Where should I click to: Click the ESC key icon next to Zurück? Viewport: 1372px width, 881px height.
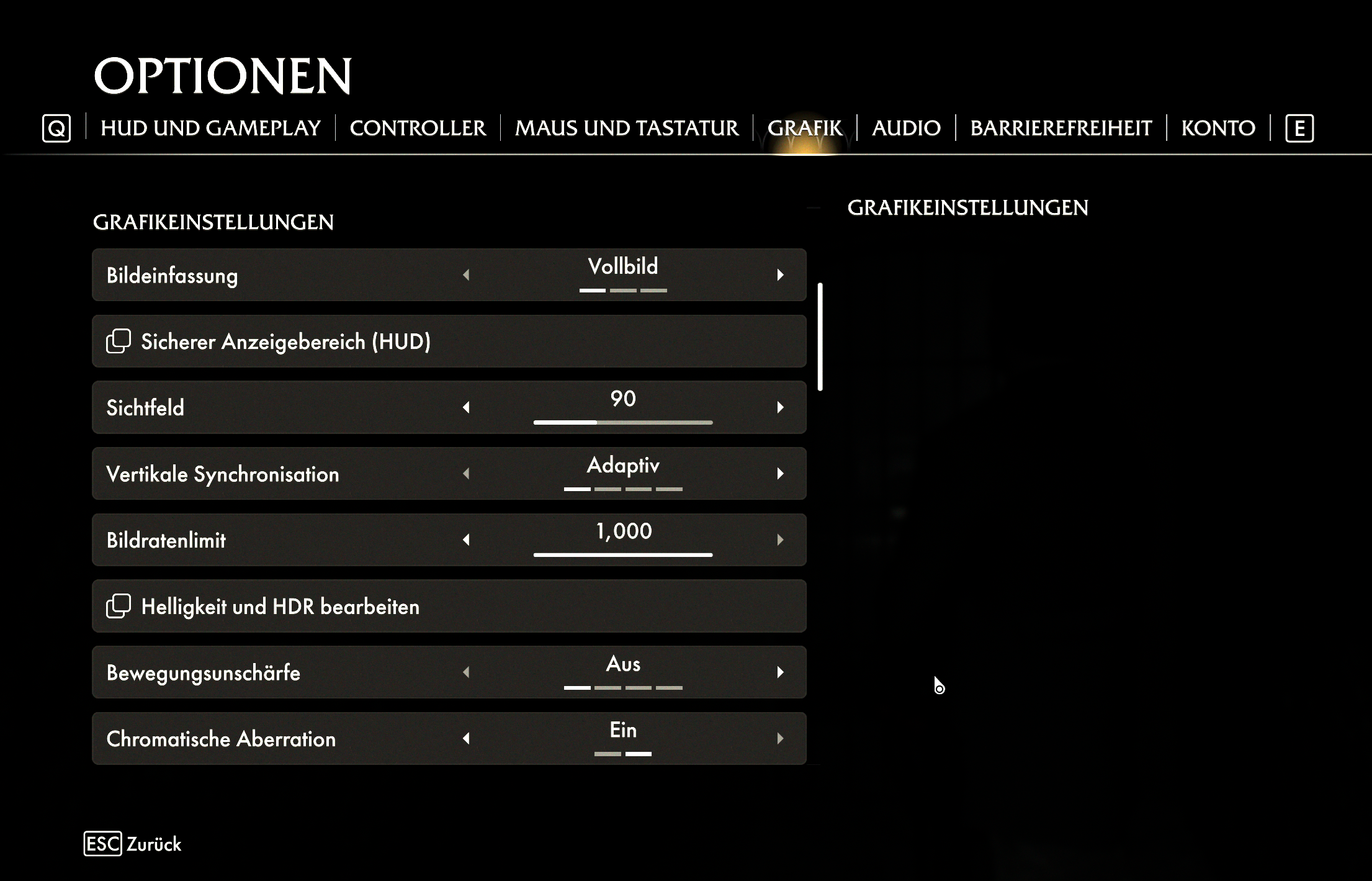click(x=102, y=844)
